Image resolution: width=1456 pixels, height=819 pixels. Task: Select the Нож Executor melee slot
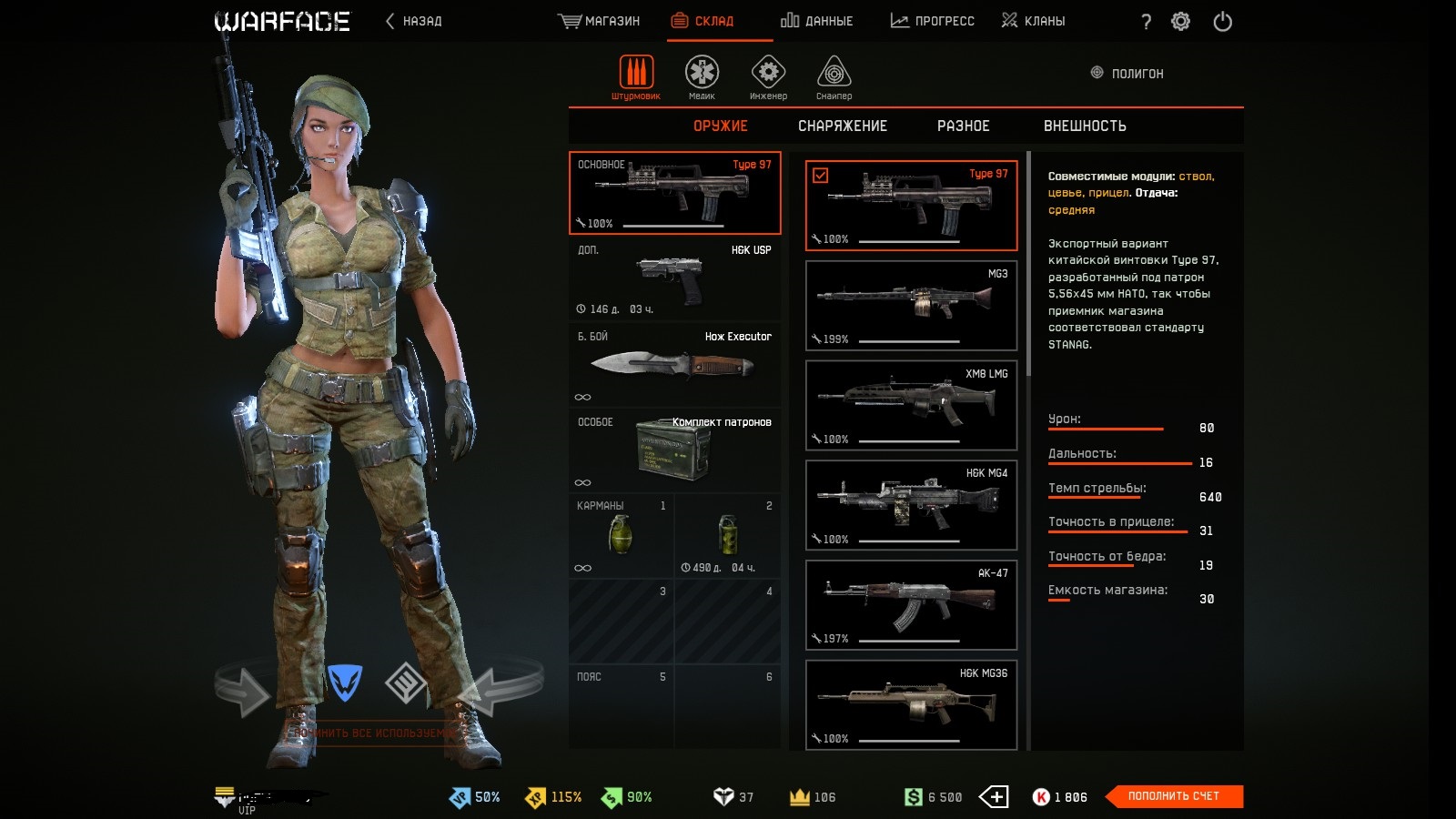point(674,365)
